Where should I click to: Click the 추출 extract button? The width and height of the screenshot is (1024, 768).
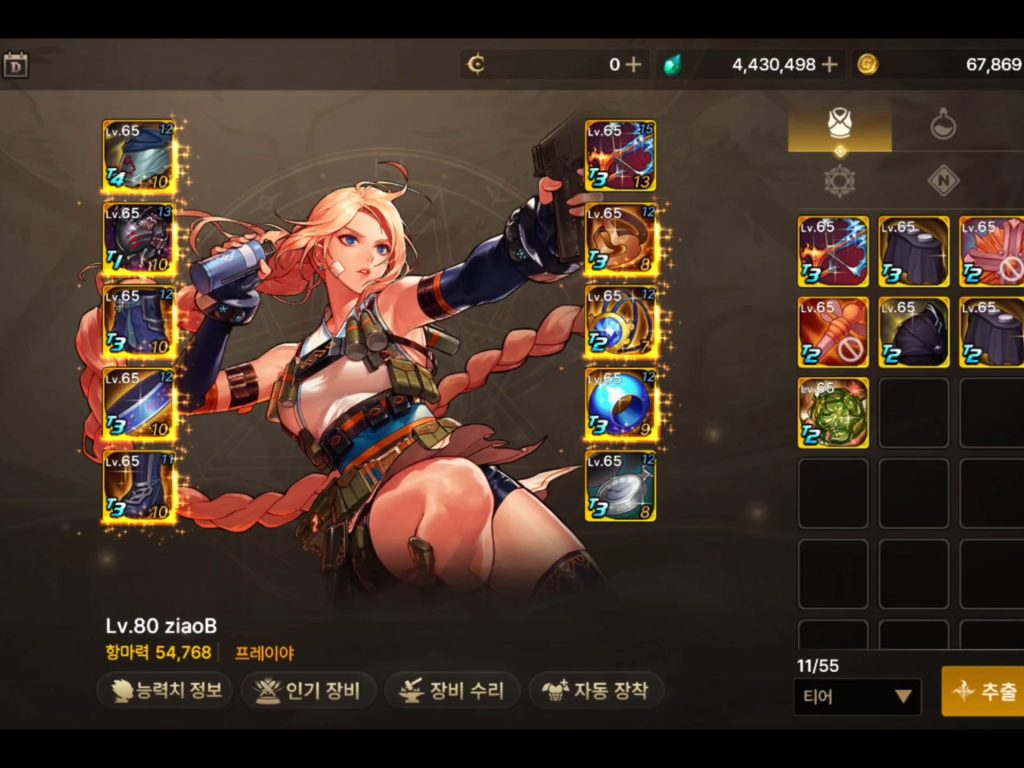click(984, 691)
